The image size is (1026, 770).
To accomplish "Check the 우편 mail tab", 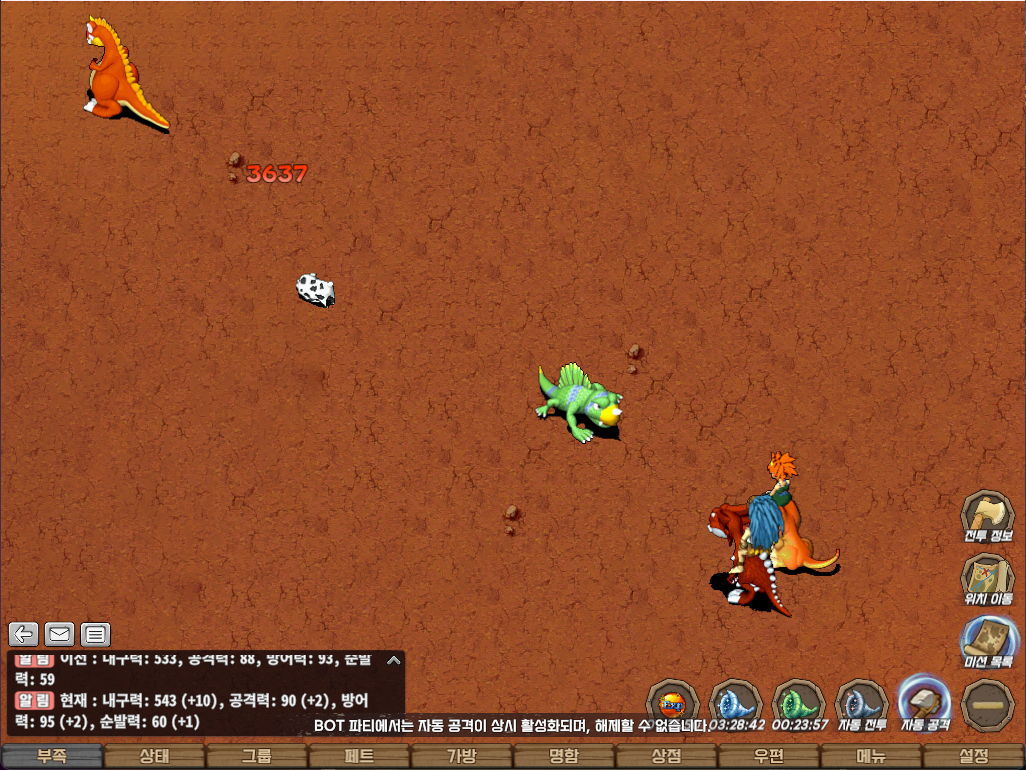I will click(768, 757).
